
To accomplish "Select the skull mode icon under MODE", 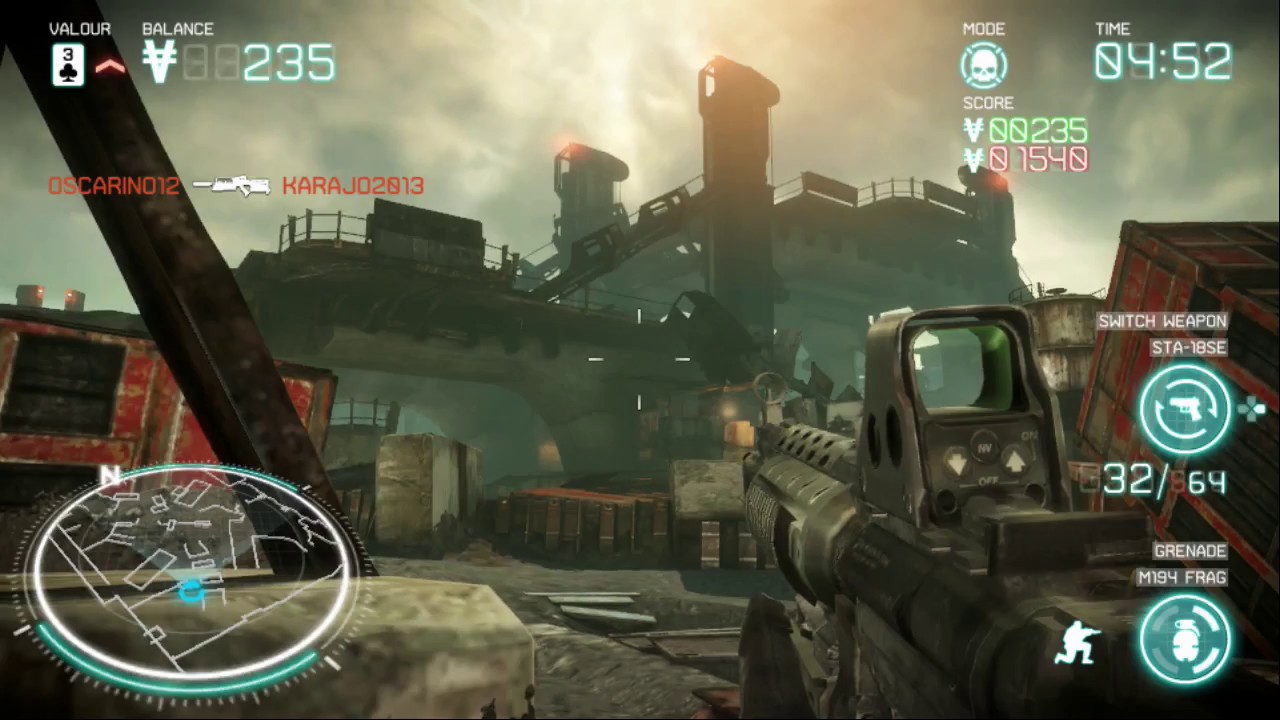I will pyautogui.click(x=983, y=63).
